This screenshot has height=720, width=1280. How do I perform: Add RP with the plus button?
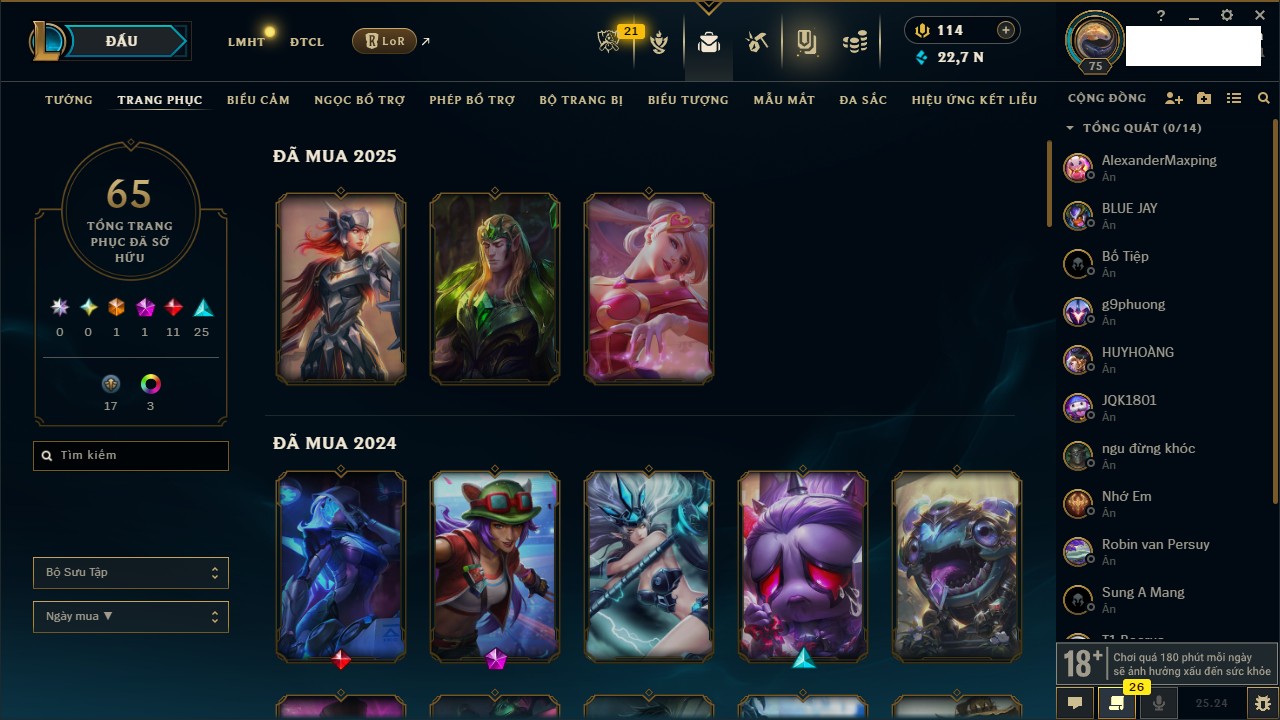pyautogui.click(x=1006, y=31)
